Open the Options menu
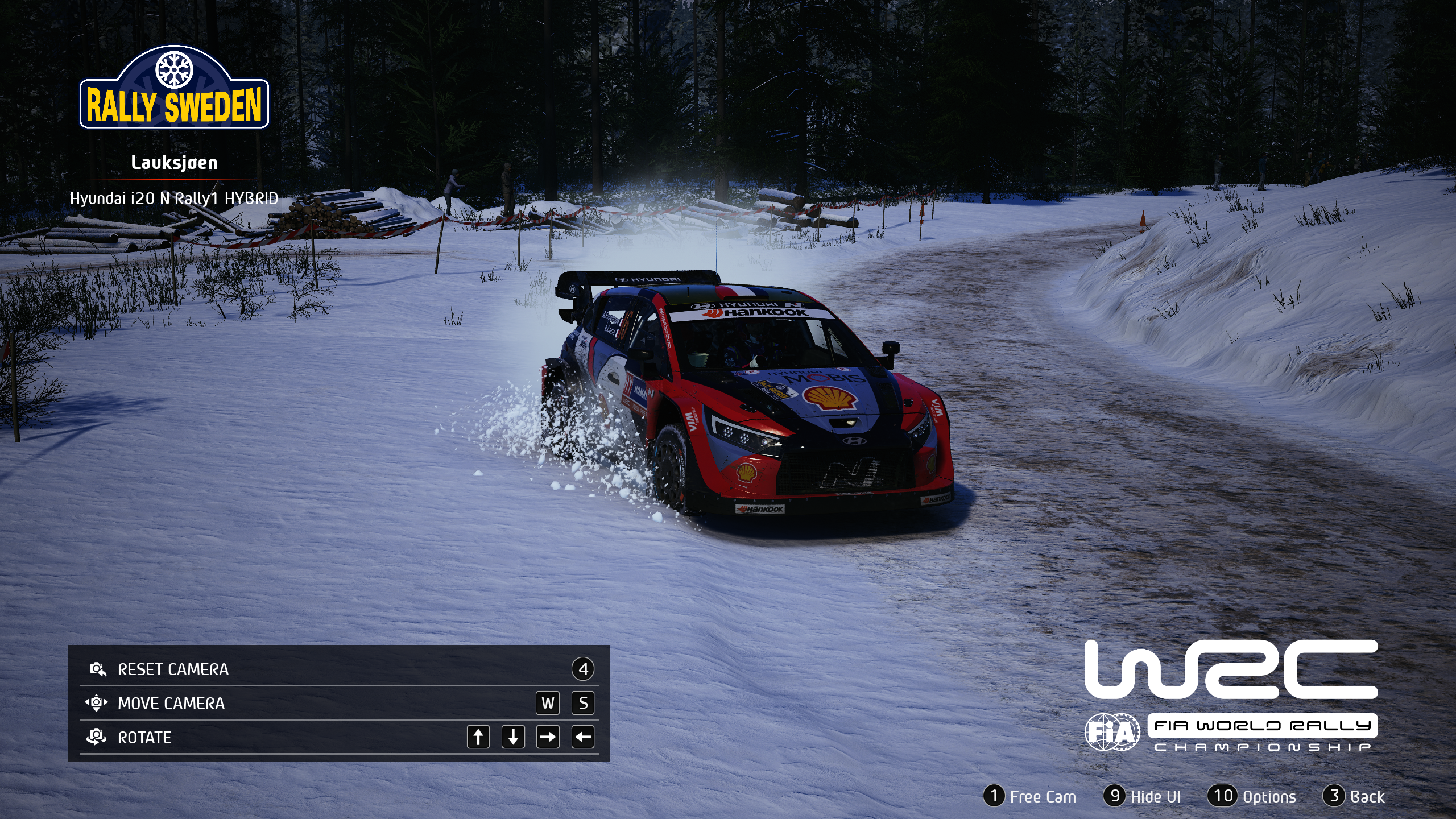This screenshot has width=1456, height=819. point(1252,796)
